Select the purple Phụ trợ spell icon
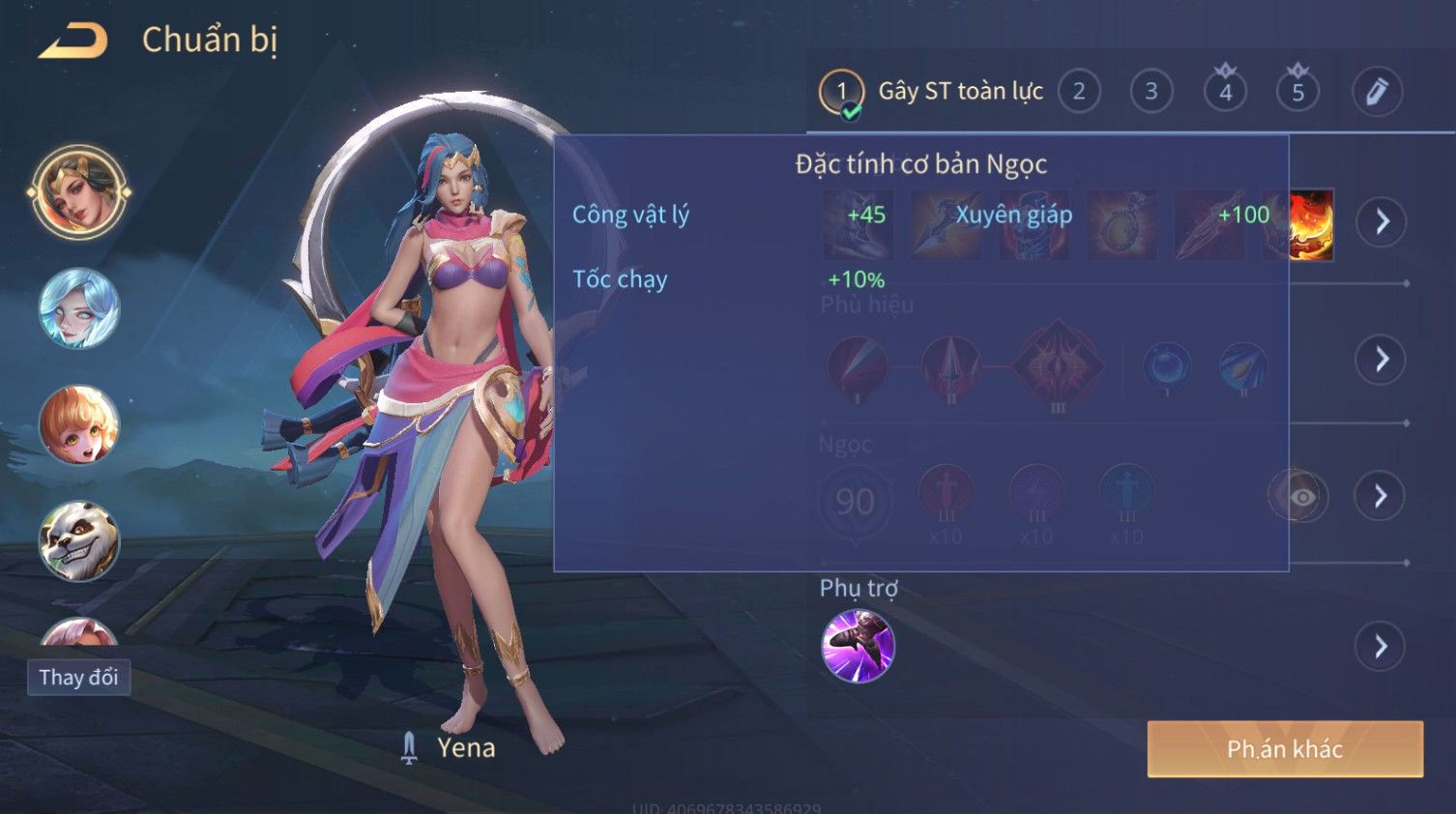The image size is (1456, 814). pyautogui.click(x=858, y=646)
